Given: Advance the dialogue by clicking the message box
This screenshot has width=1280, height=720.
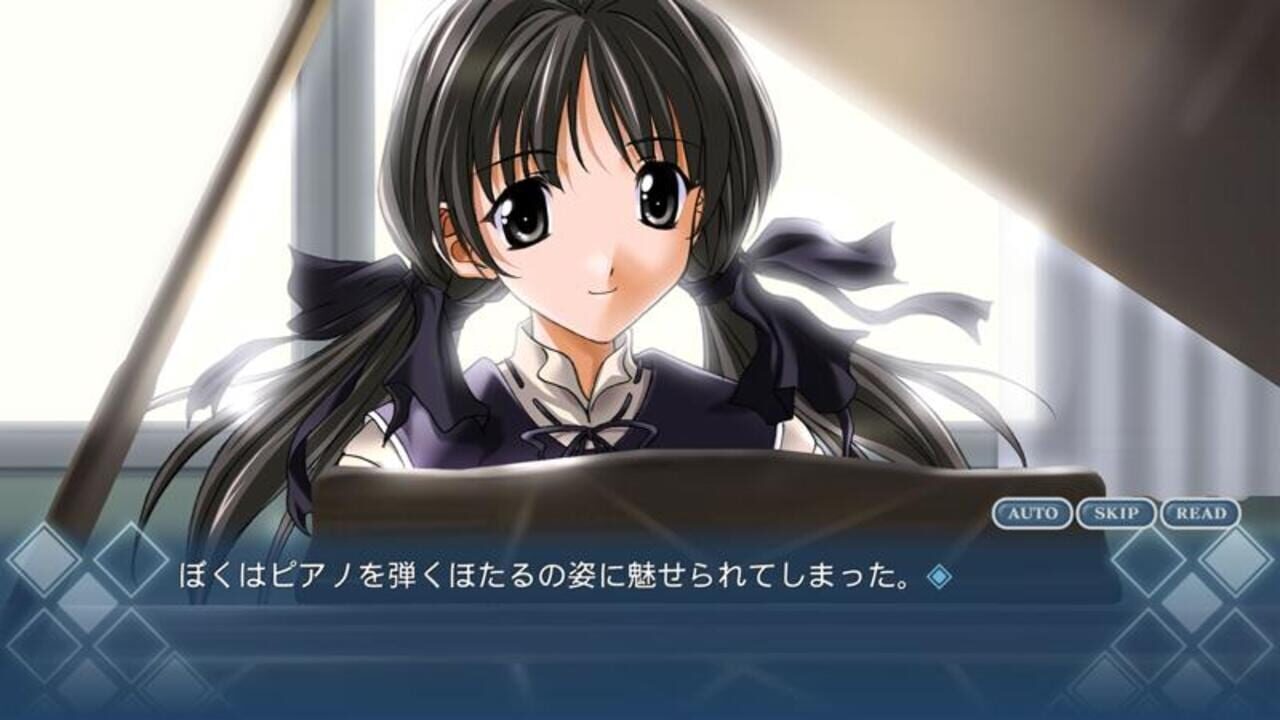Looking at the screenshot, I should point(640,630).
